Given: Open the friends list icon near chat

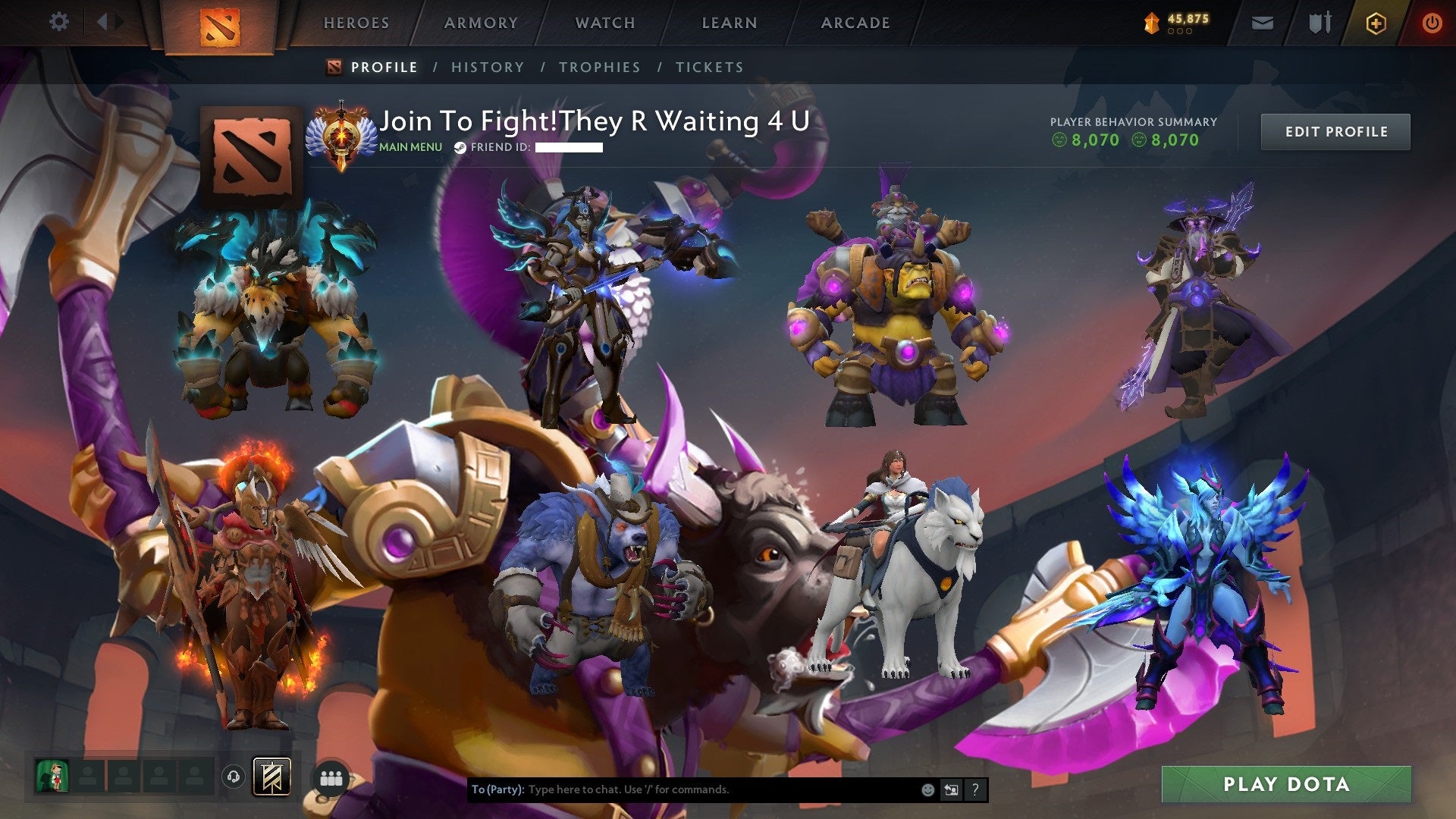Looking at the screenshot, I should pos(332,777).
